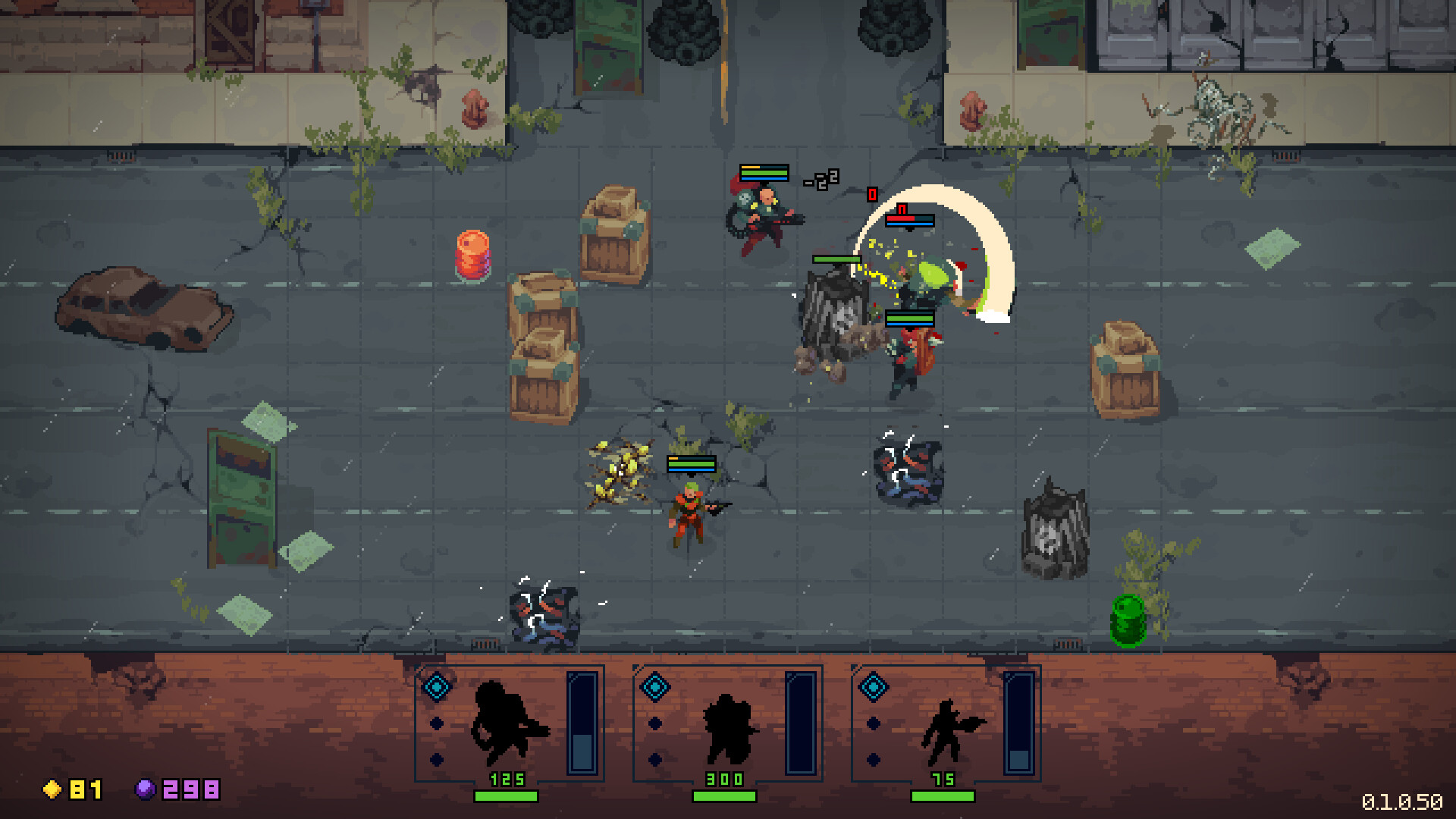1456x819 pixels.
Task: Select the cyan diamond emblem on the 125-cost panel
Action: (x=437, y=686)
